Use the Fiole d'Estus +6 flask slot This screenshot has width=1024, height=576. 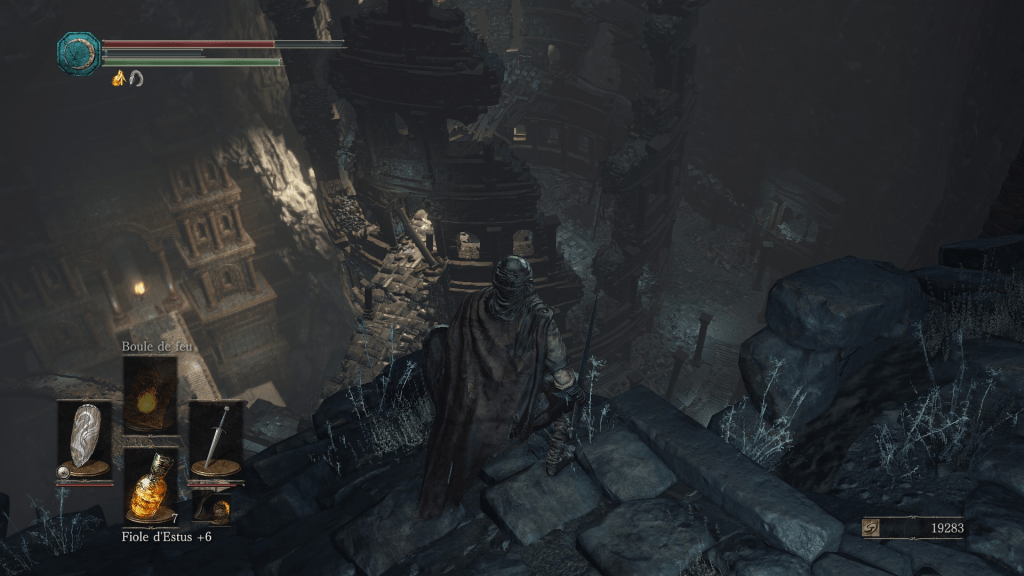(x=150, y=487)
